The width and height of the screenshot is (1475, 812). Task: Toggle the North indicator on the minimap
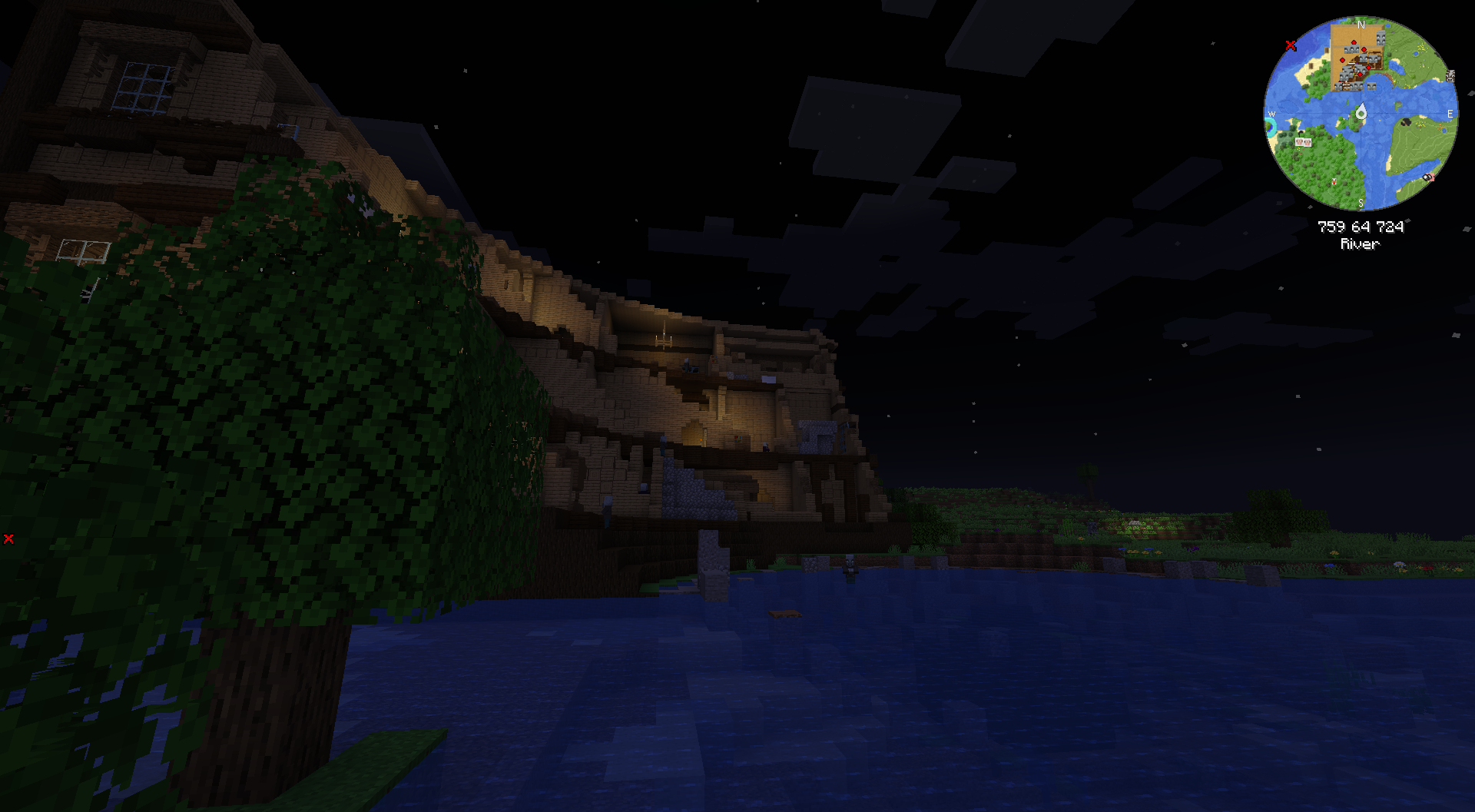click(1361, 25)
